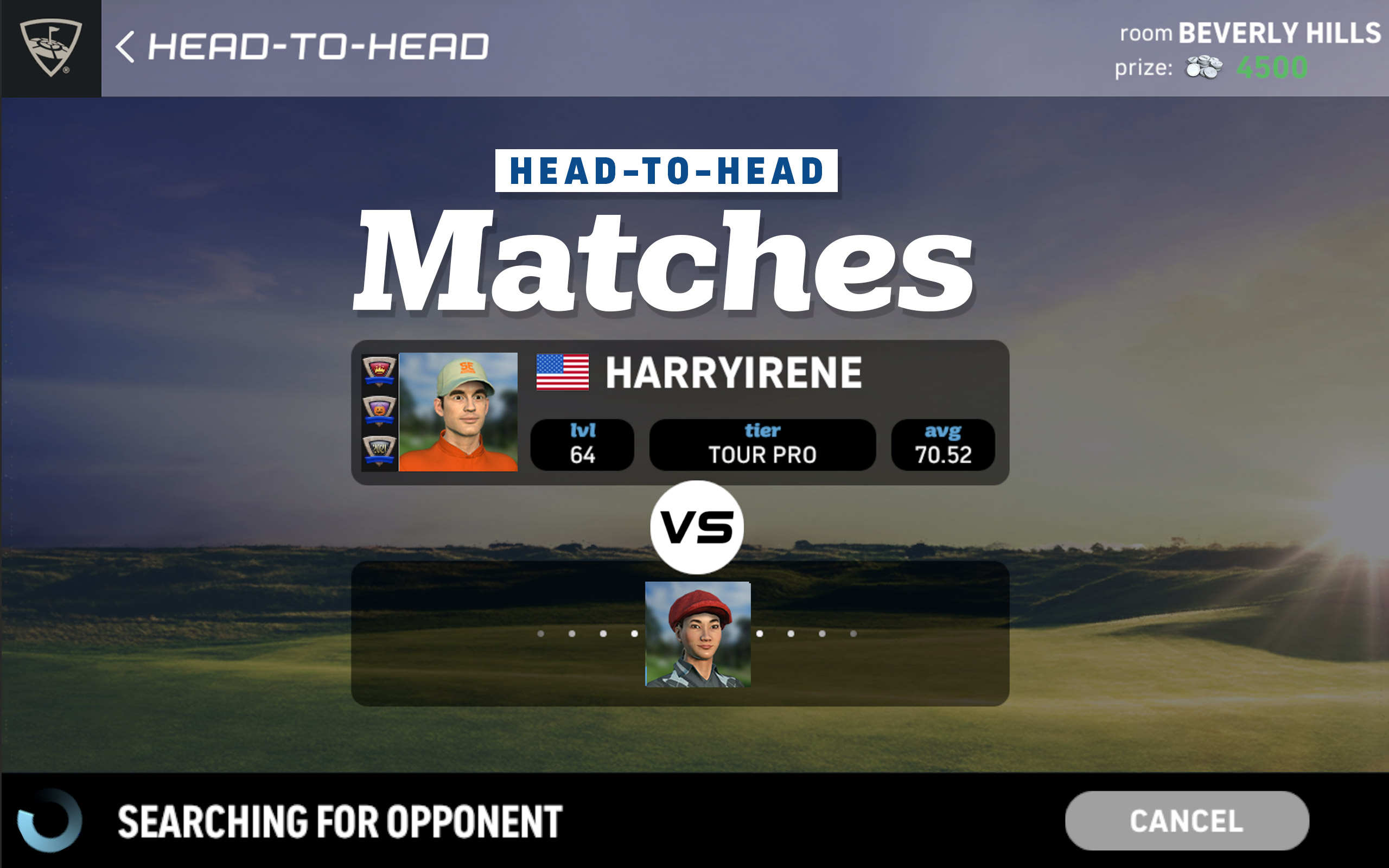1389x868 pixels.
Task: Click the American flag next to HARRYIRENE
Action: (563, 373)
